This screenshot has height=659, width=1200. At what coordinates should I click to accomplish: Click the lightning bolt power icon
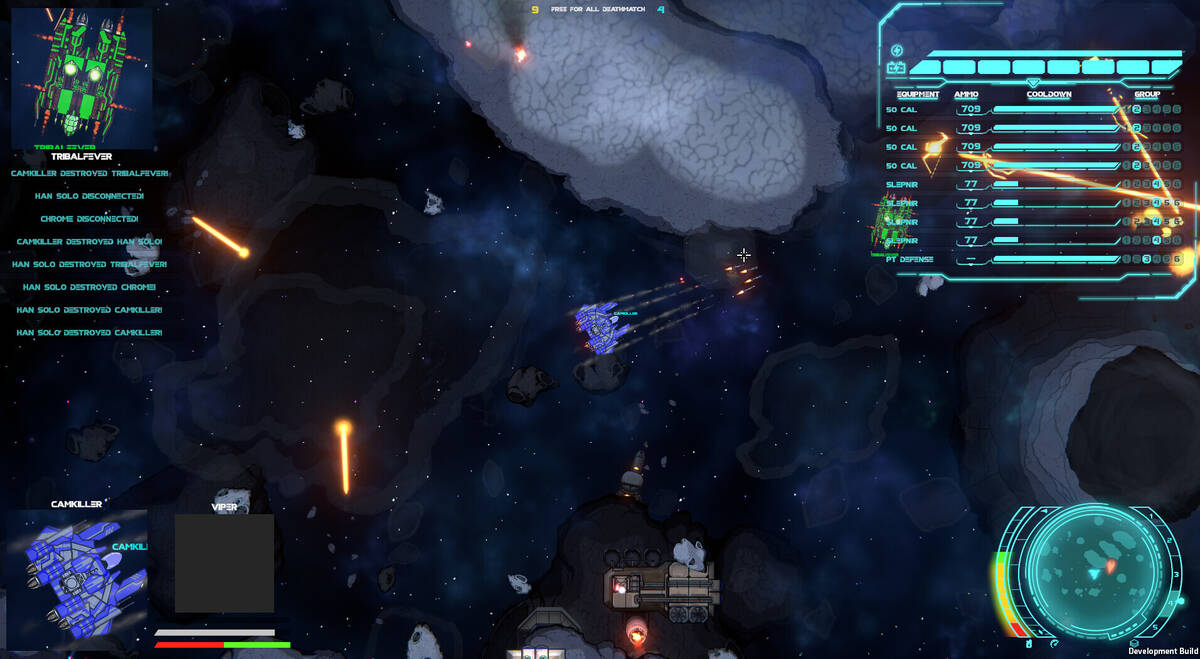(x=896, y=51)
